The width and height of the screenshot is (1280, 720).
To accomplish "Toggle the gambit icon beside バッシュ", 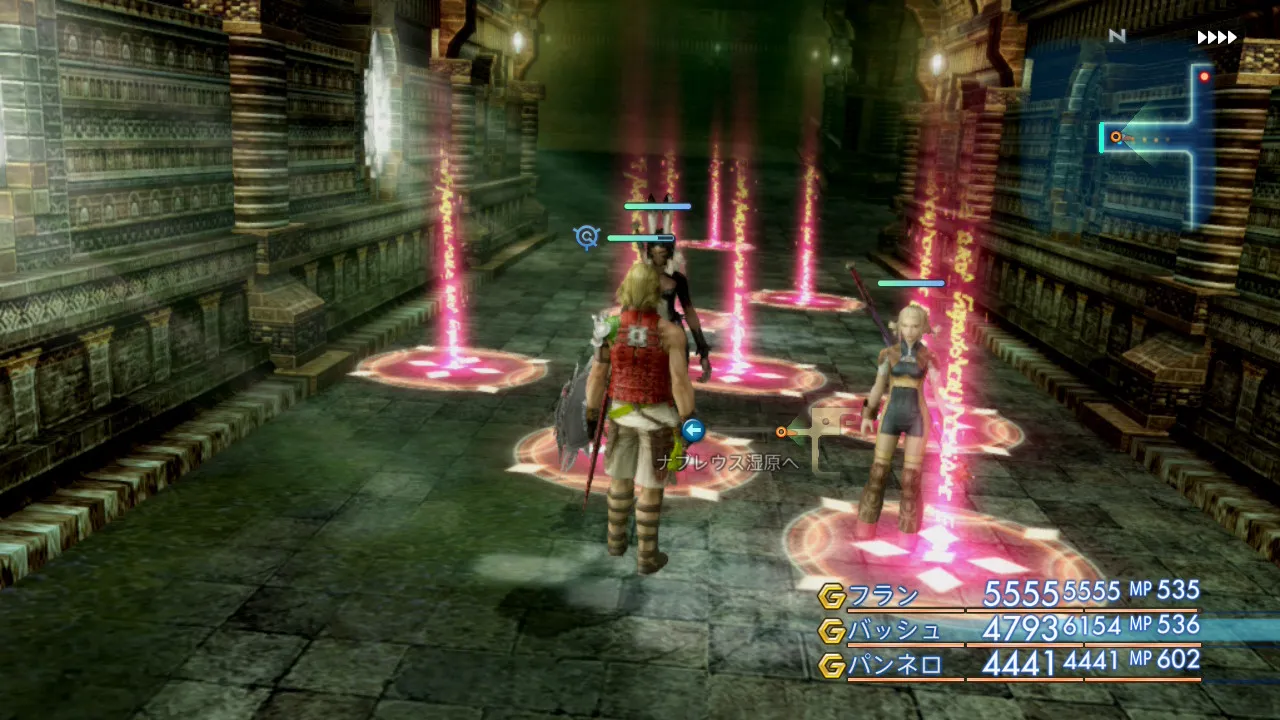I will (x=831, y=631).
